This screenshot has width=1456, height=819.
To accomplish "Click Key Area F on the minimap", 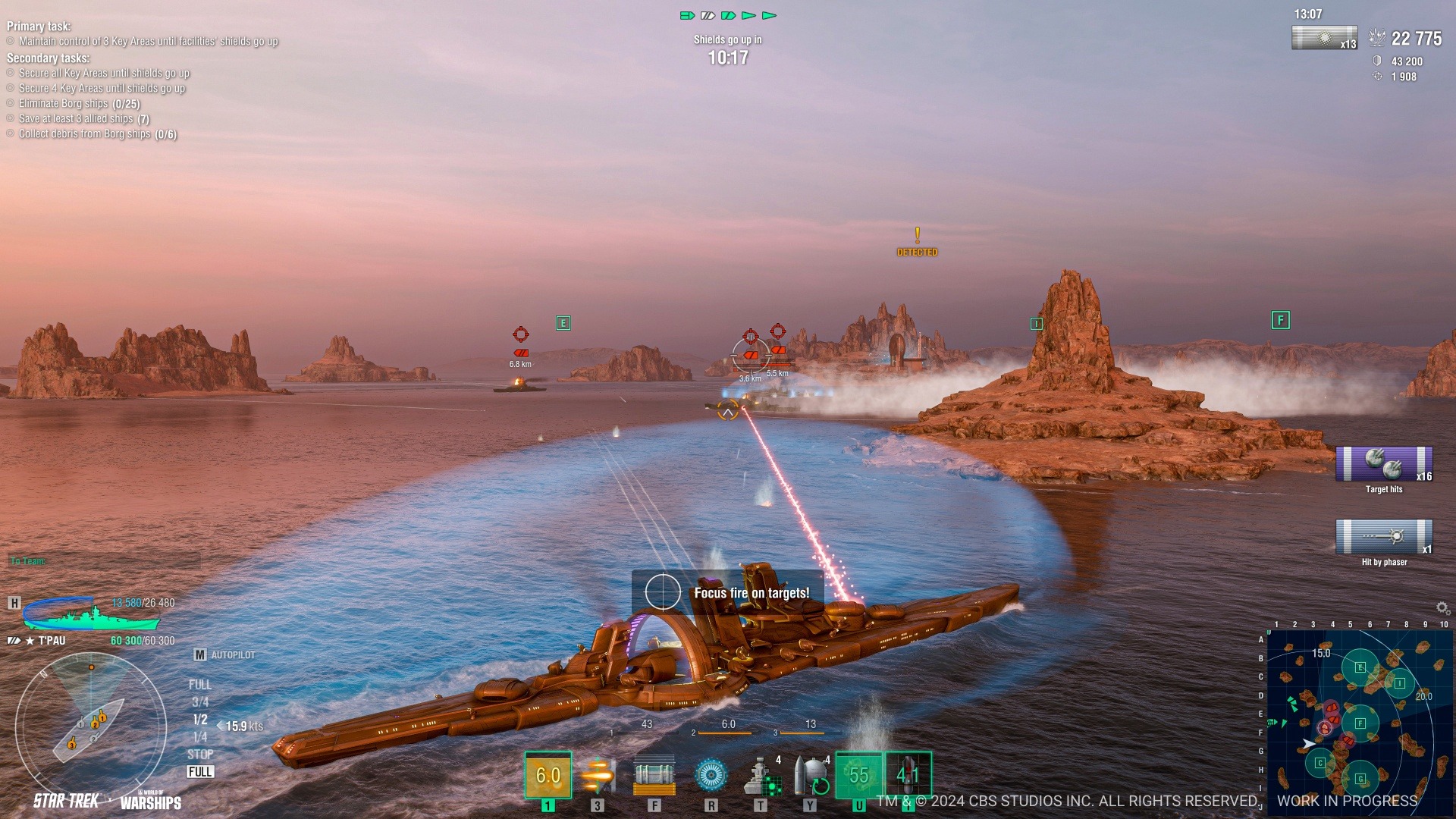I will click(x=1360, y=723).
